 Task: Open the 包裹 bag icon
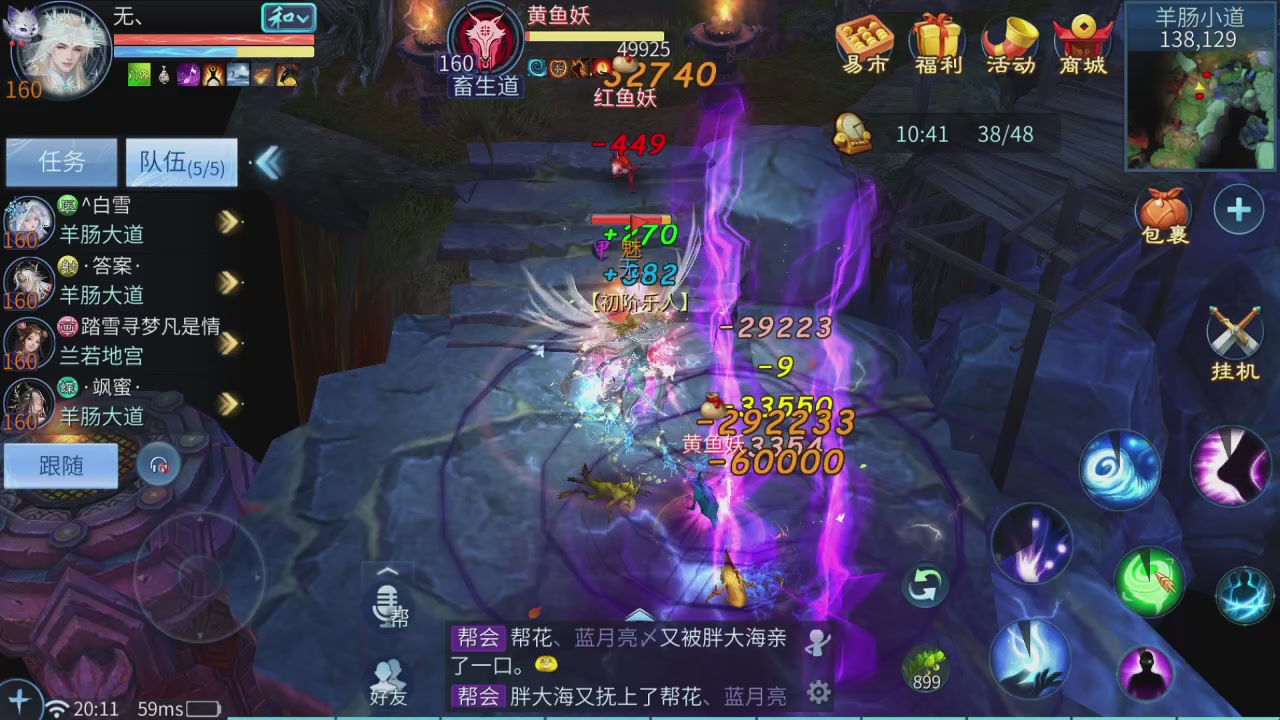point(1163,215)
